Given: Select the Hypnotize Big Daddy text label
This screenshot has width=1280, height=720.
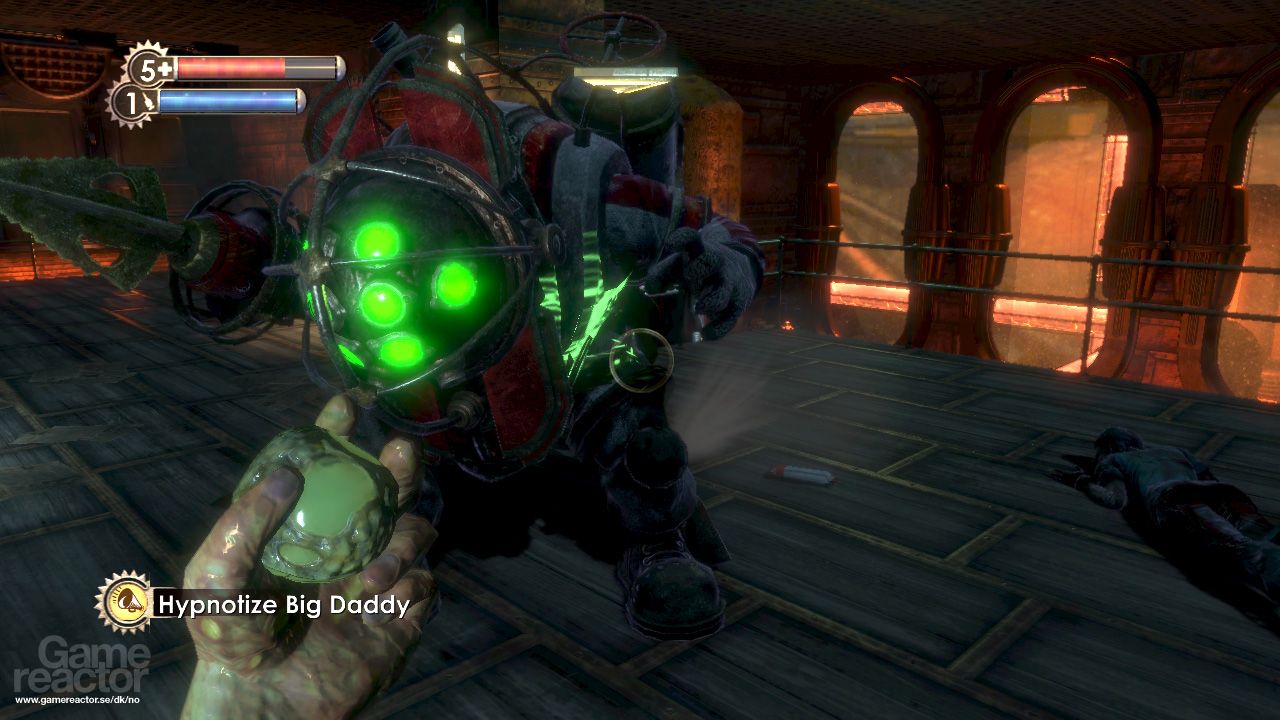Looking at the screenshot, I should point(283,604).
